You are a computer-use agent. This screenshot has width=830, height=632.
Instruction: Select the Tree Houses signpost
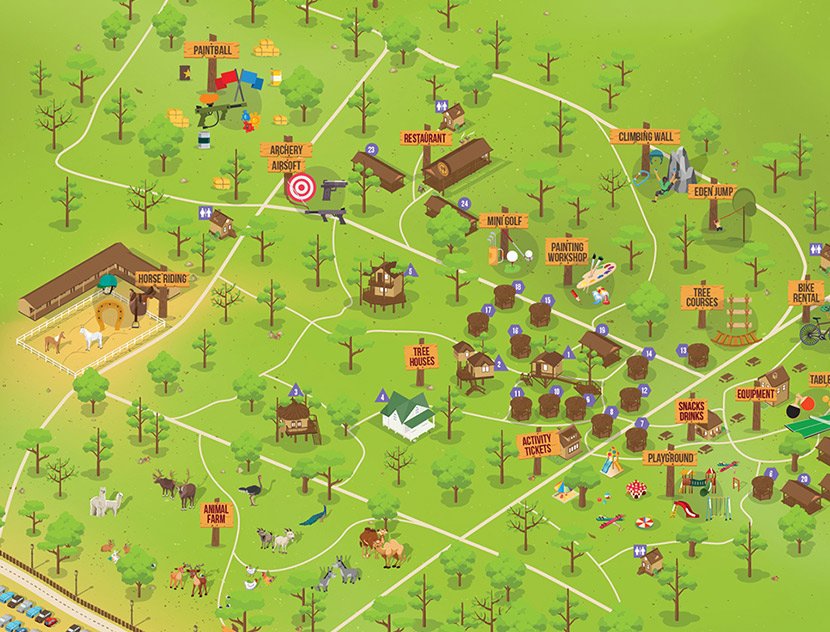click(x=421, y=357)
